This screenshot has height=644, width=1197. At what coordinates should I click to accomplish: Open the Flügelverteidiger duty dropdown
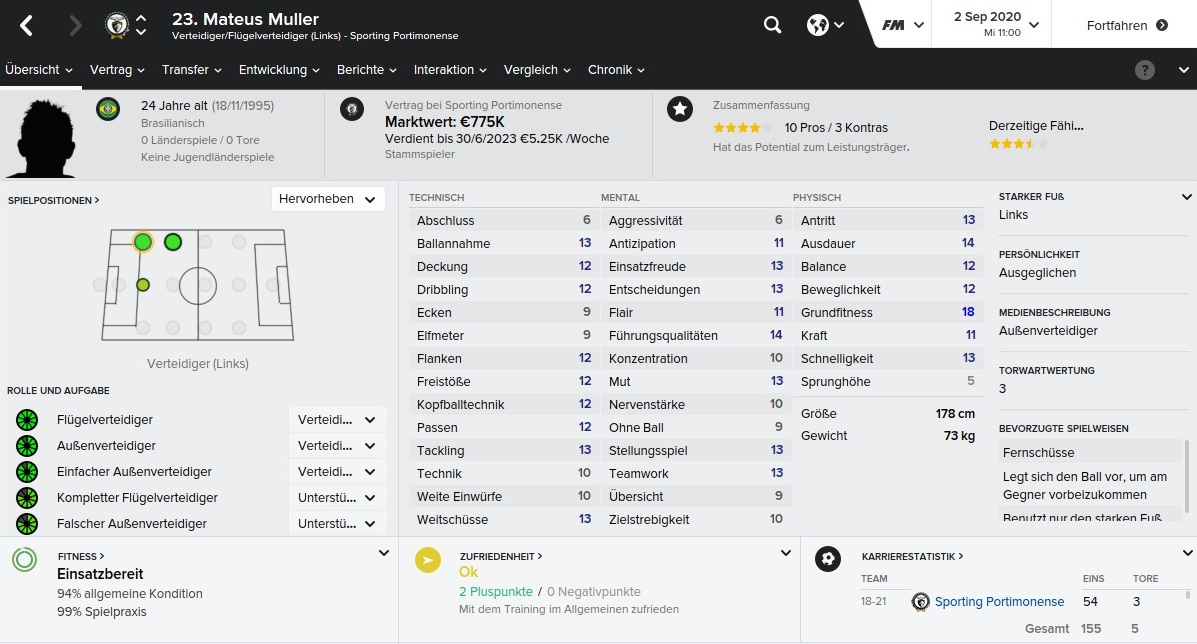337,420
